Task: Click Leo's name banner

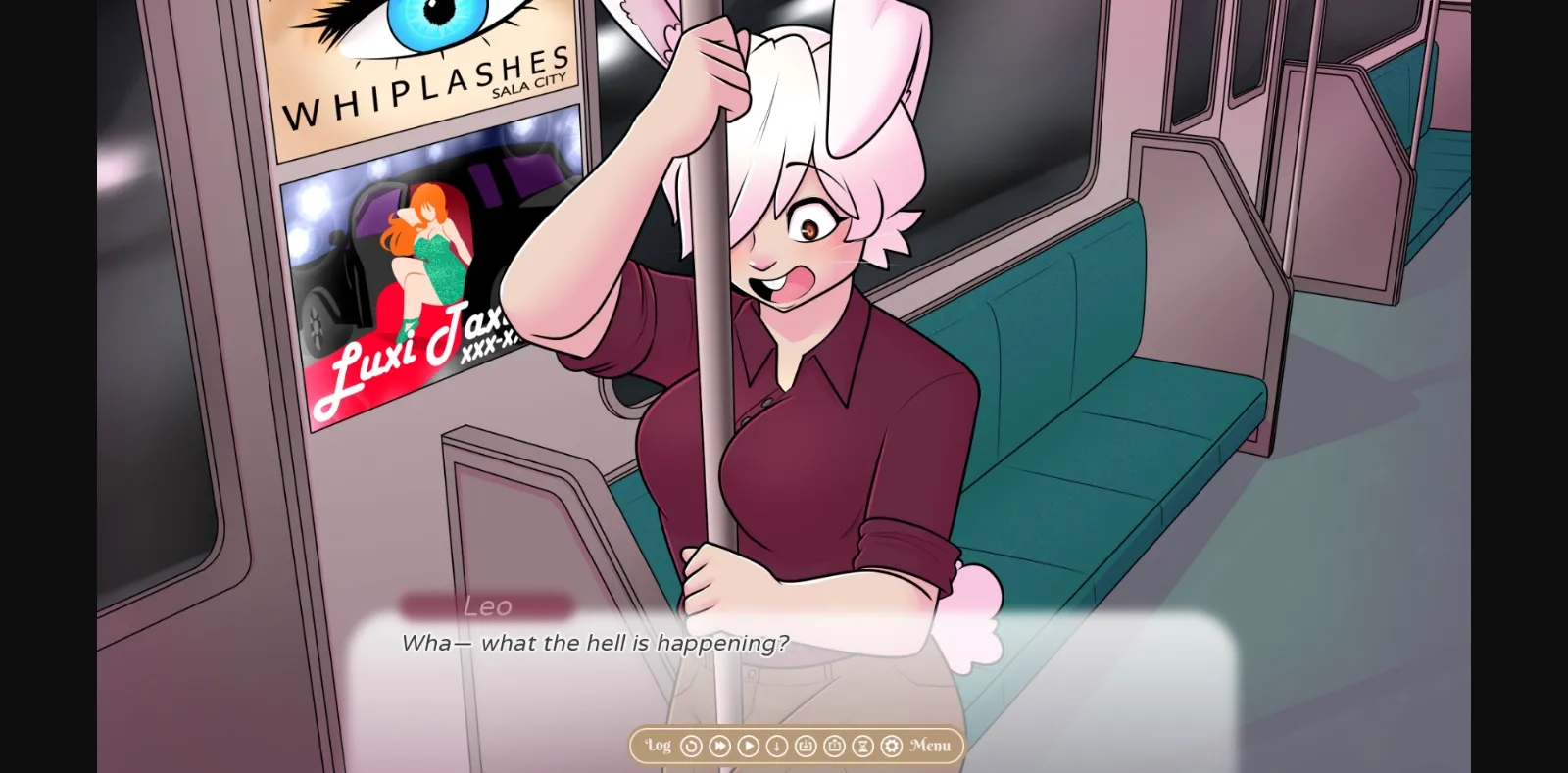Action: pyautogui.click(x=490, y=606)
